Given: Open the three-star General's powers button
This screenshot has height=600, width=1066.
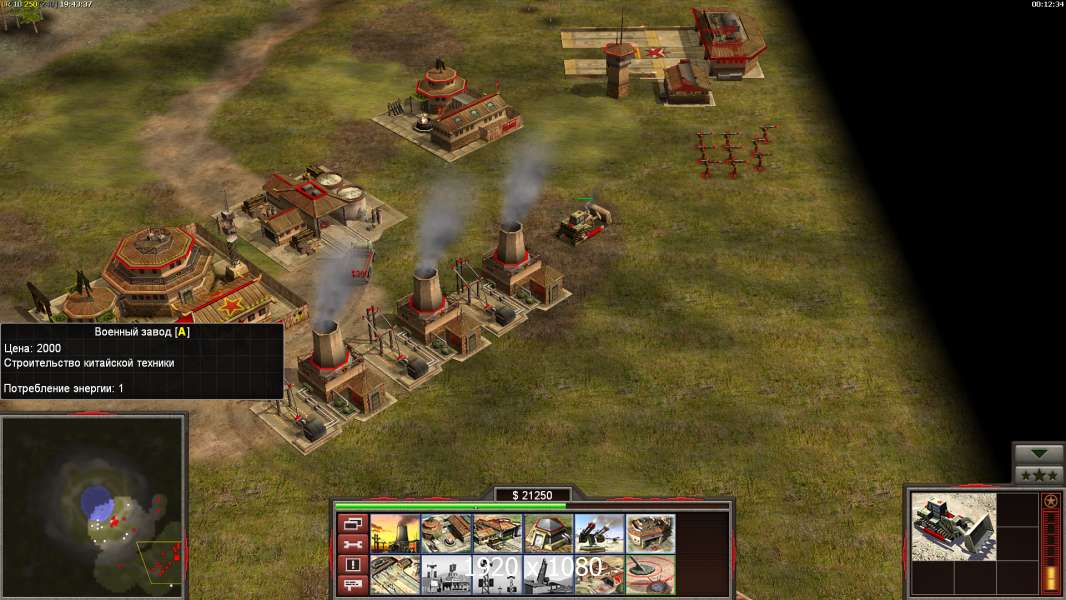Looking at the screenshot, I should coord(1039,475).
